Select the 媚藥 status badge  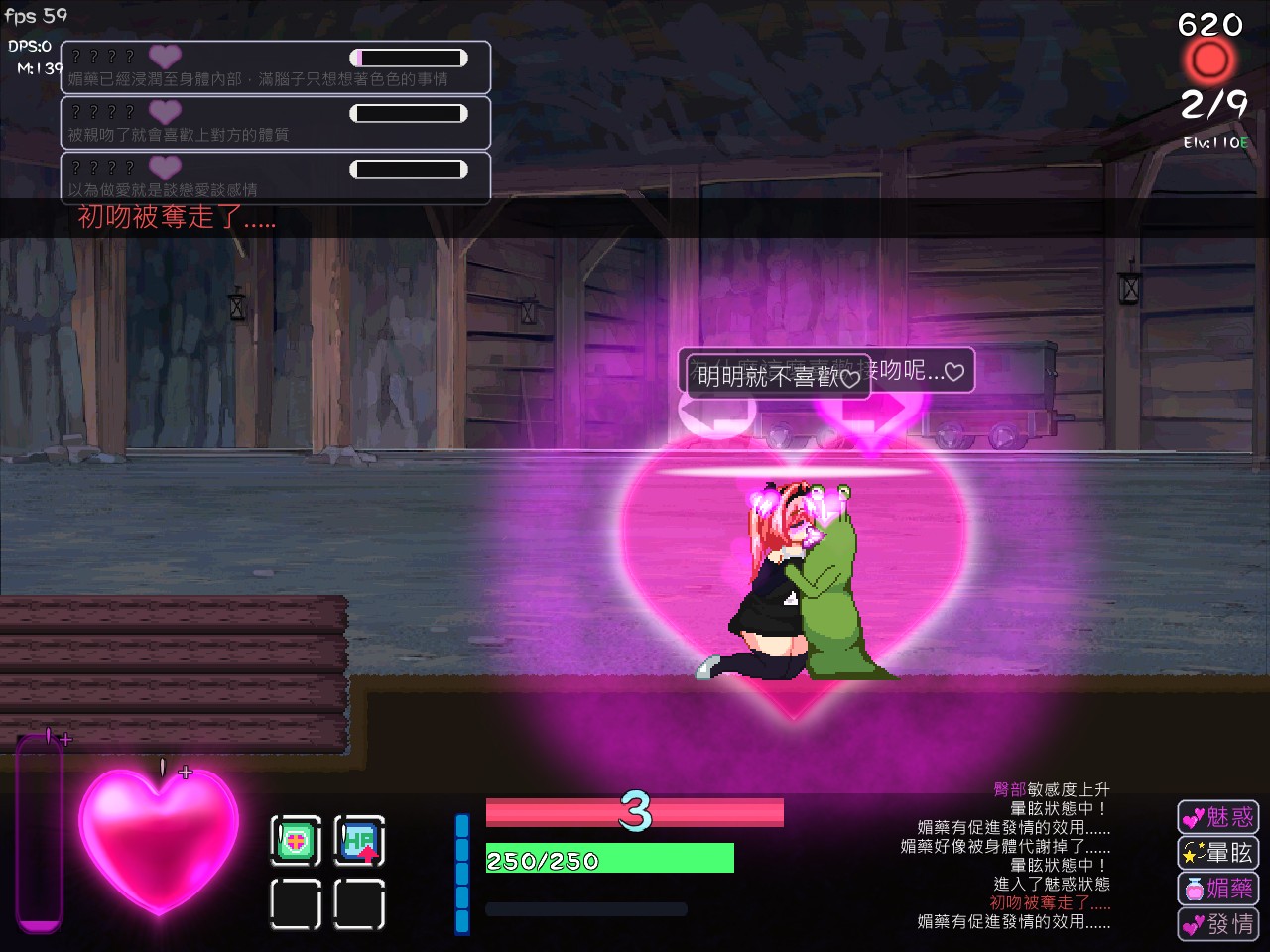1218,889
